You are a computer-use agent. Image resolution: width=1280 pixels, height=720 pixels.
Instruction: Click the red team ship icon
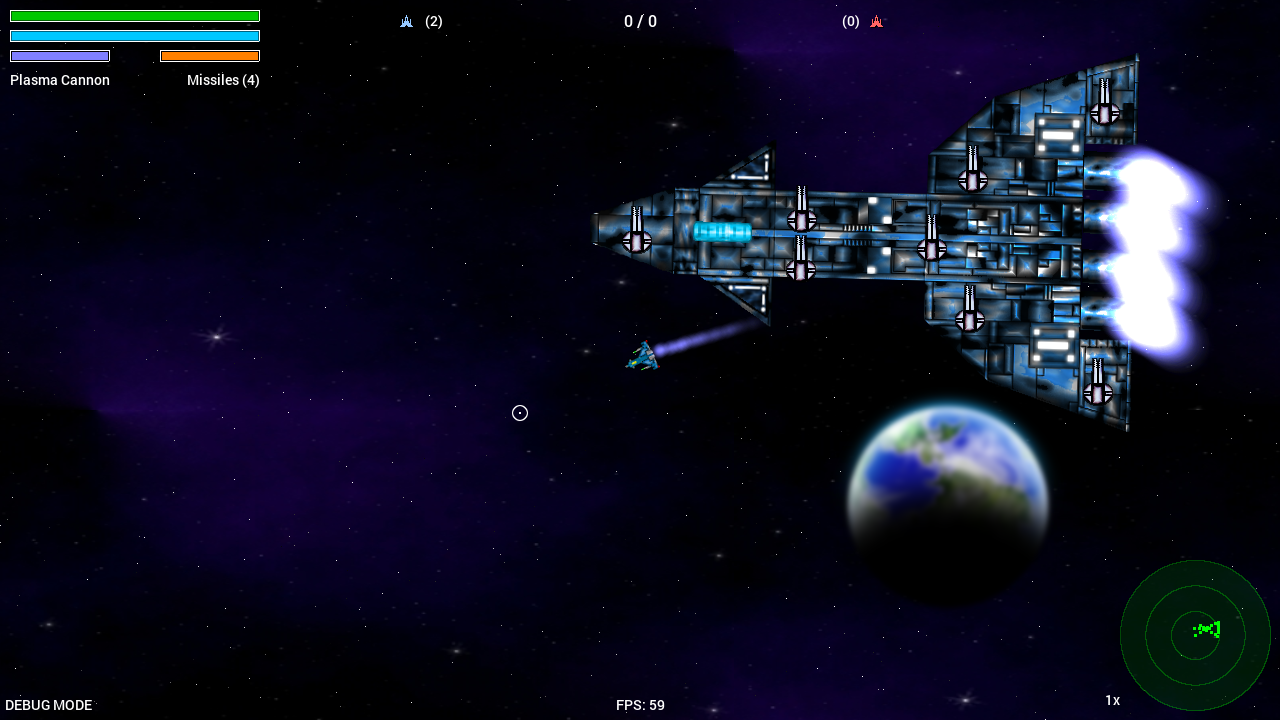(876, 21)
